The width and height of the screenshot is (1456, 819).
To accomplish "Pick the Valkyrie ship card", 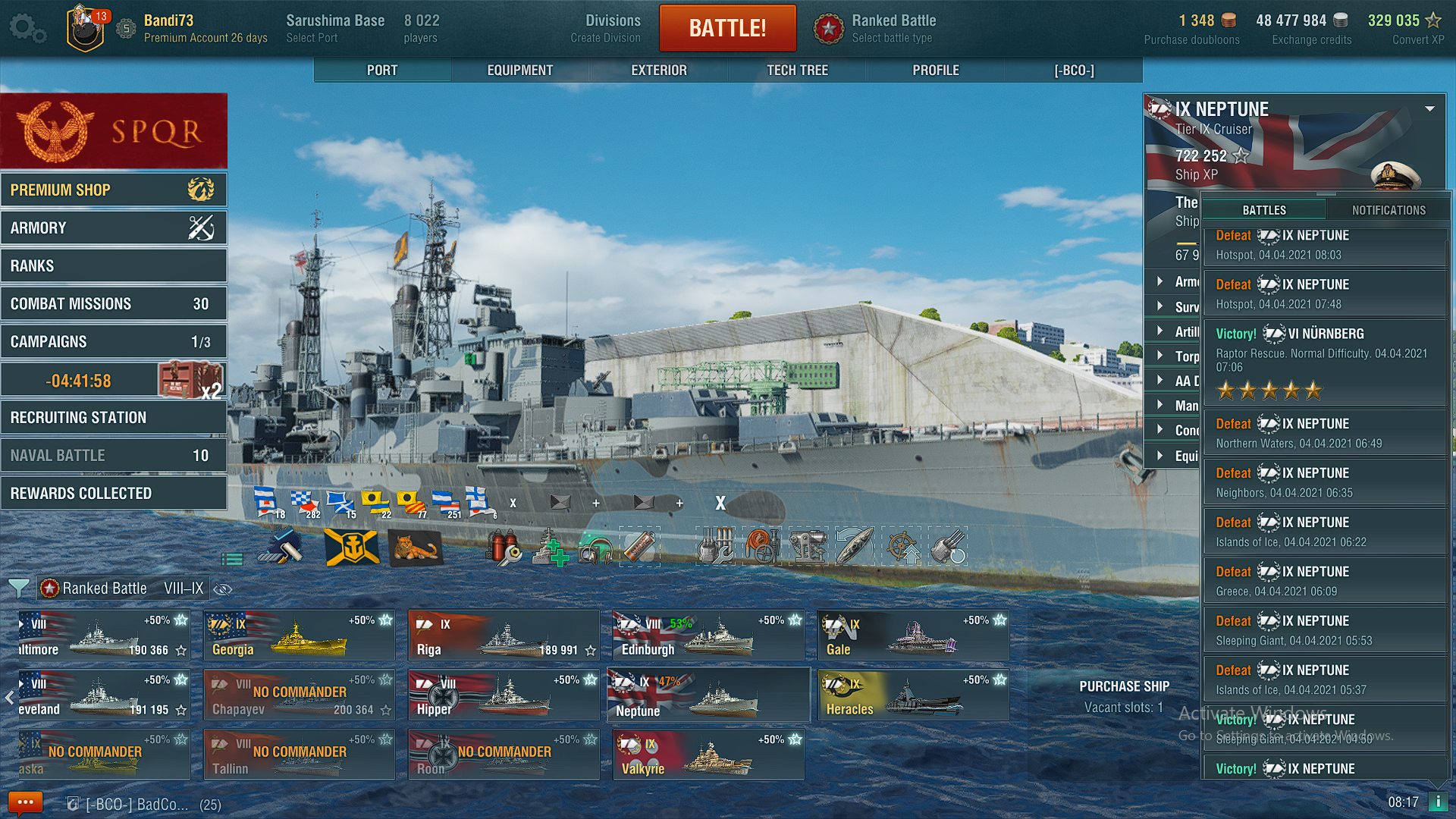I will tap(708, 755).
